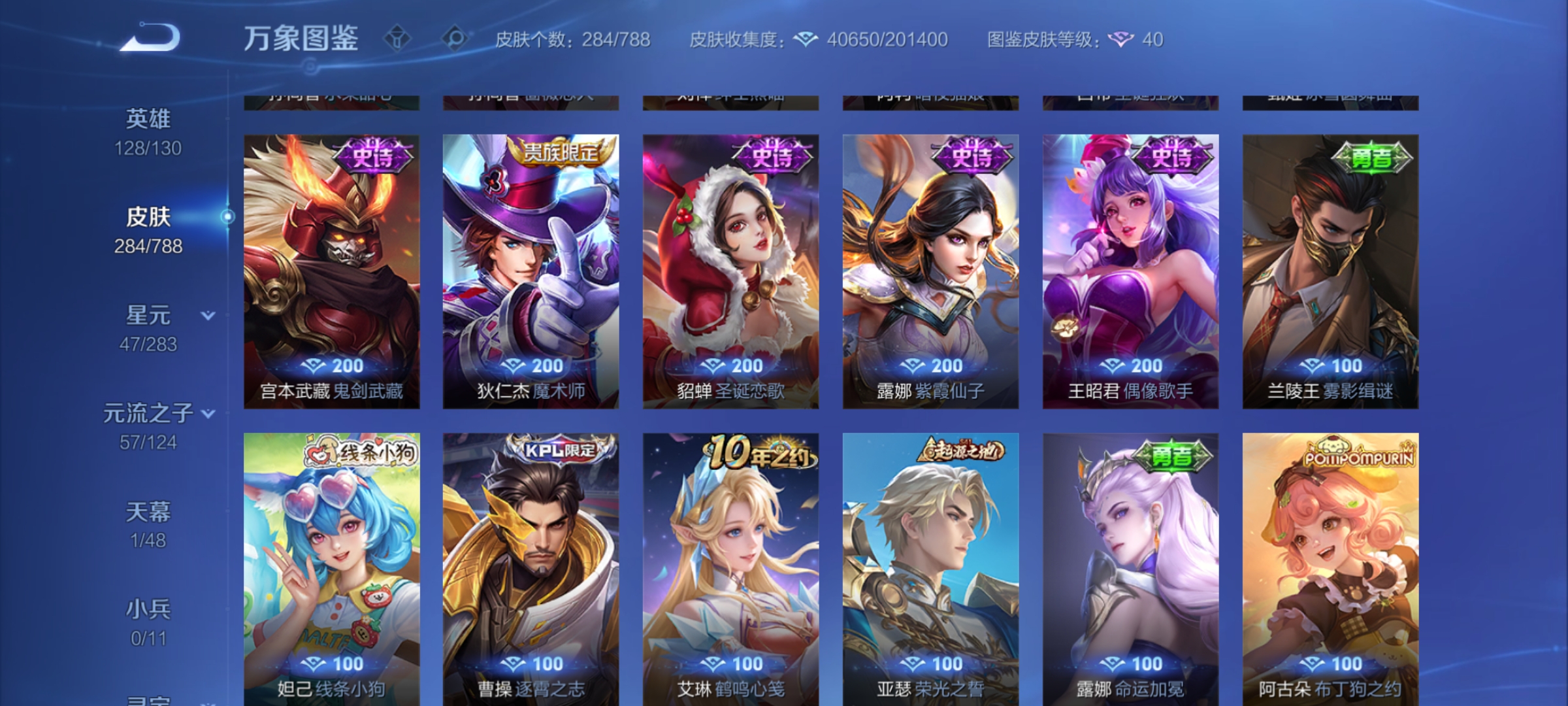Expand the 元流之子 category chevron

(208, 413)
